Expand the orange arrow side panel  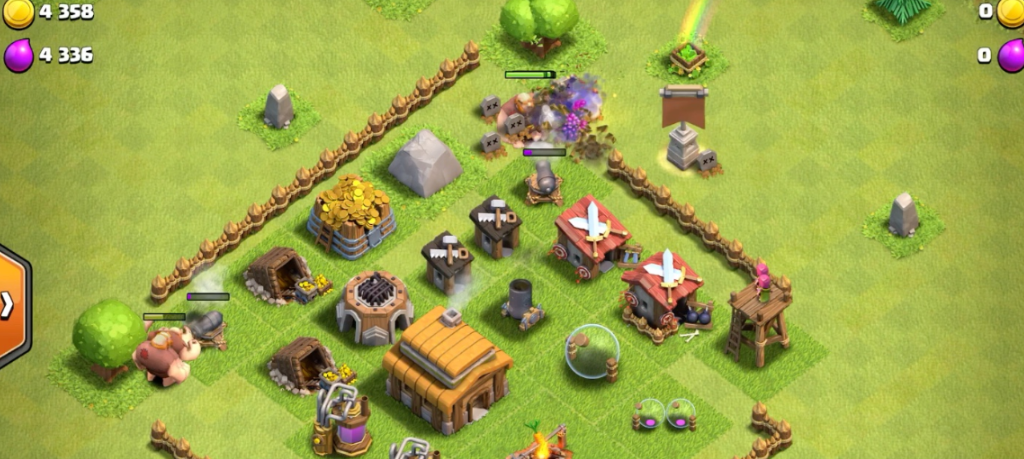point(10,305)
